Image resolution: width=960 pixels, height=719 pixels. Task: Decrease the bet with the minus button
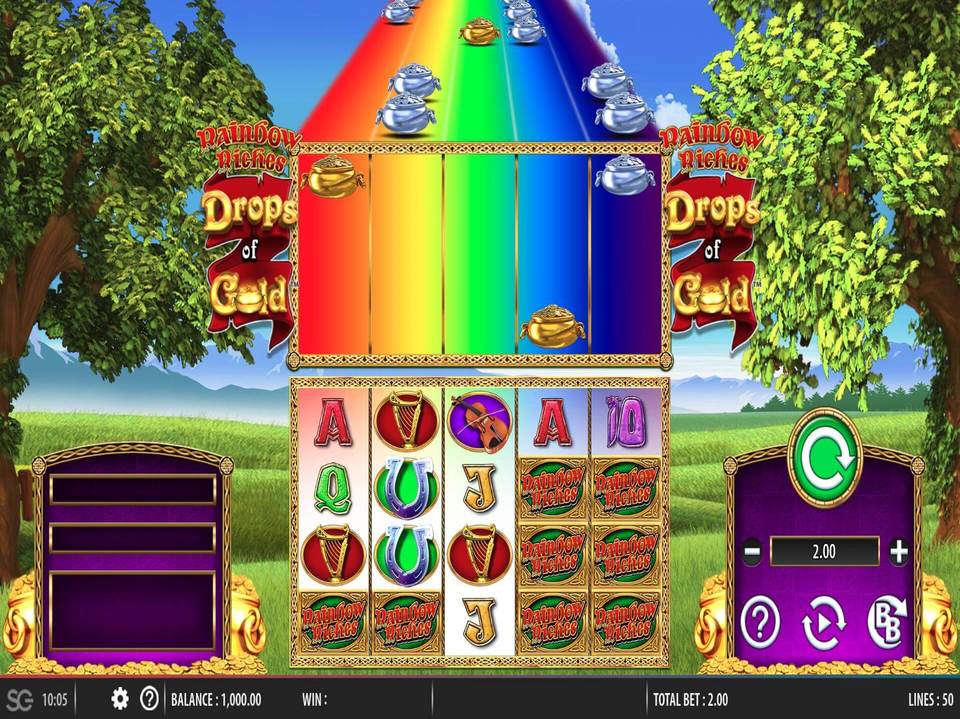coord(752,551)
